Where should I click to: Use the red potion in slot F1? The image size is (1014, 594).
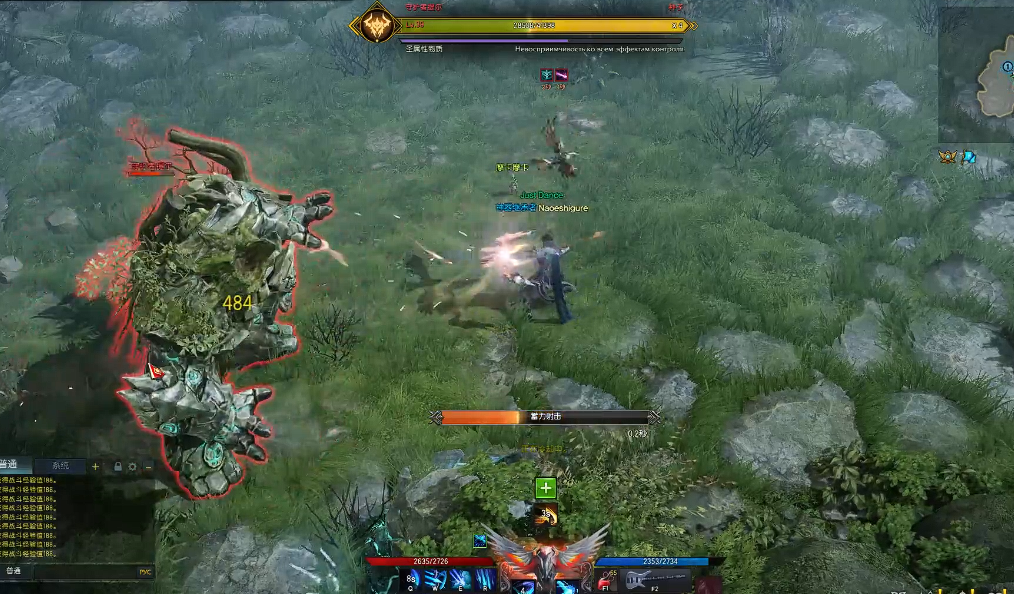coord(606,581)
